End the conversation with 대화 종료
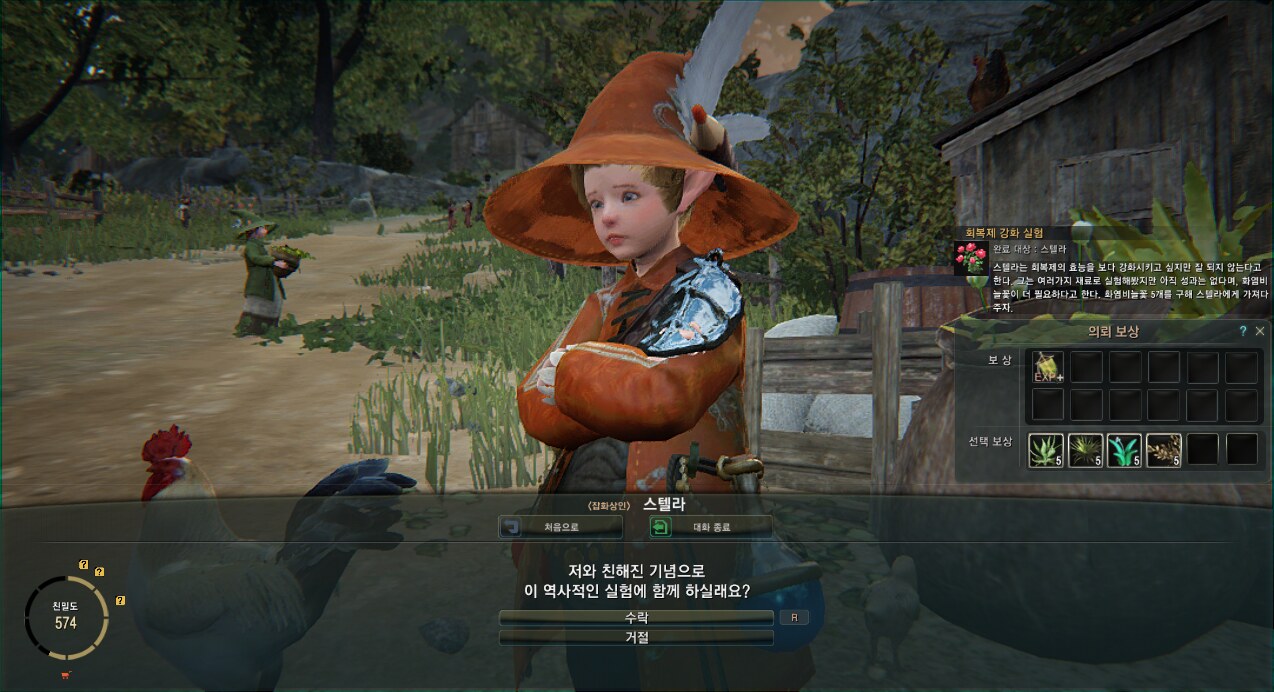 click(x=711, y=526)
